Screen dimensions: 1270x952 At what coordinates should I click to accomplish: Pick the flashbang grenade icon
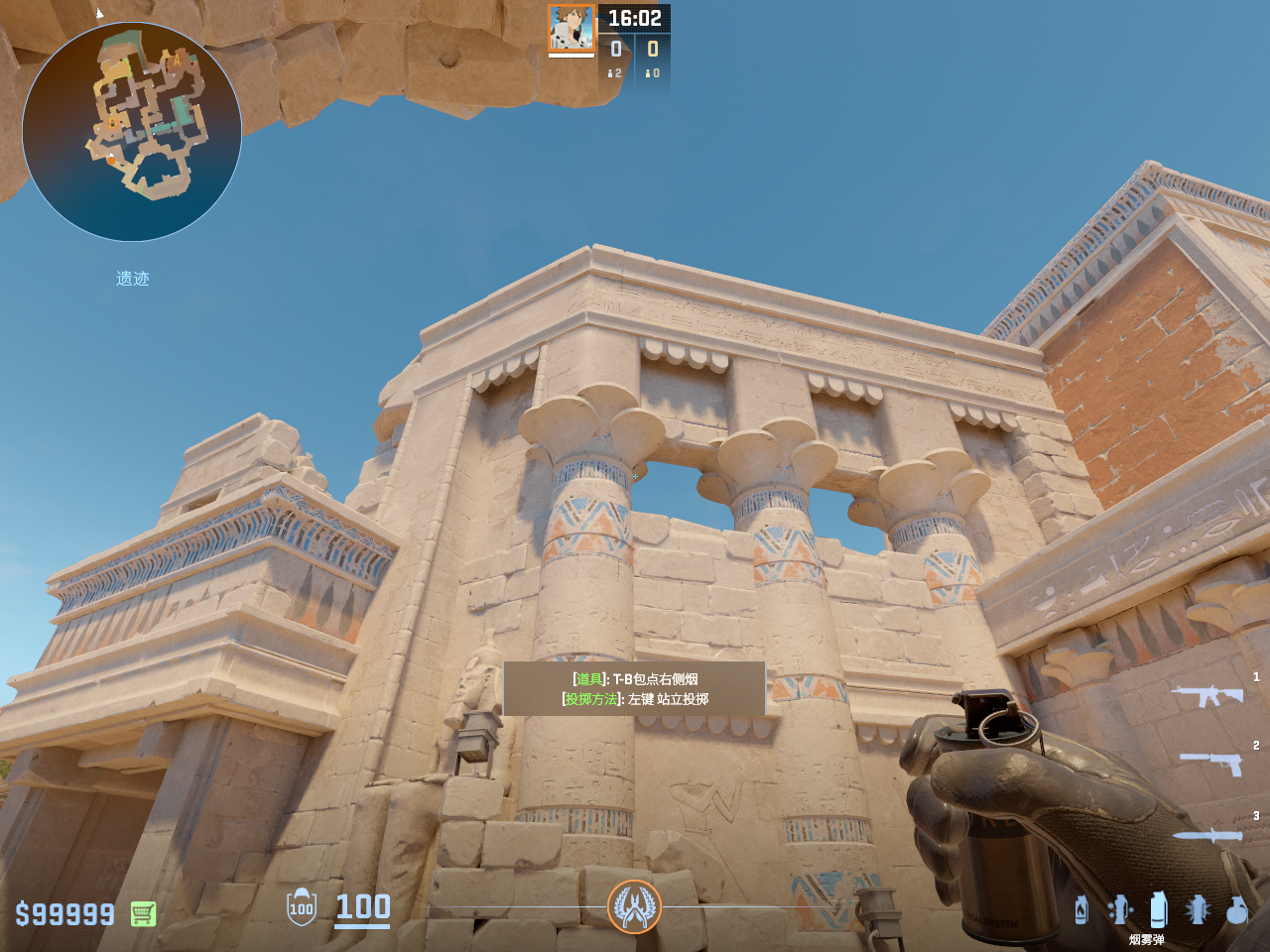(x=1198, y=909)
